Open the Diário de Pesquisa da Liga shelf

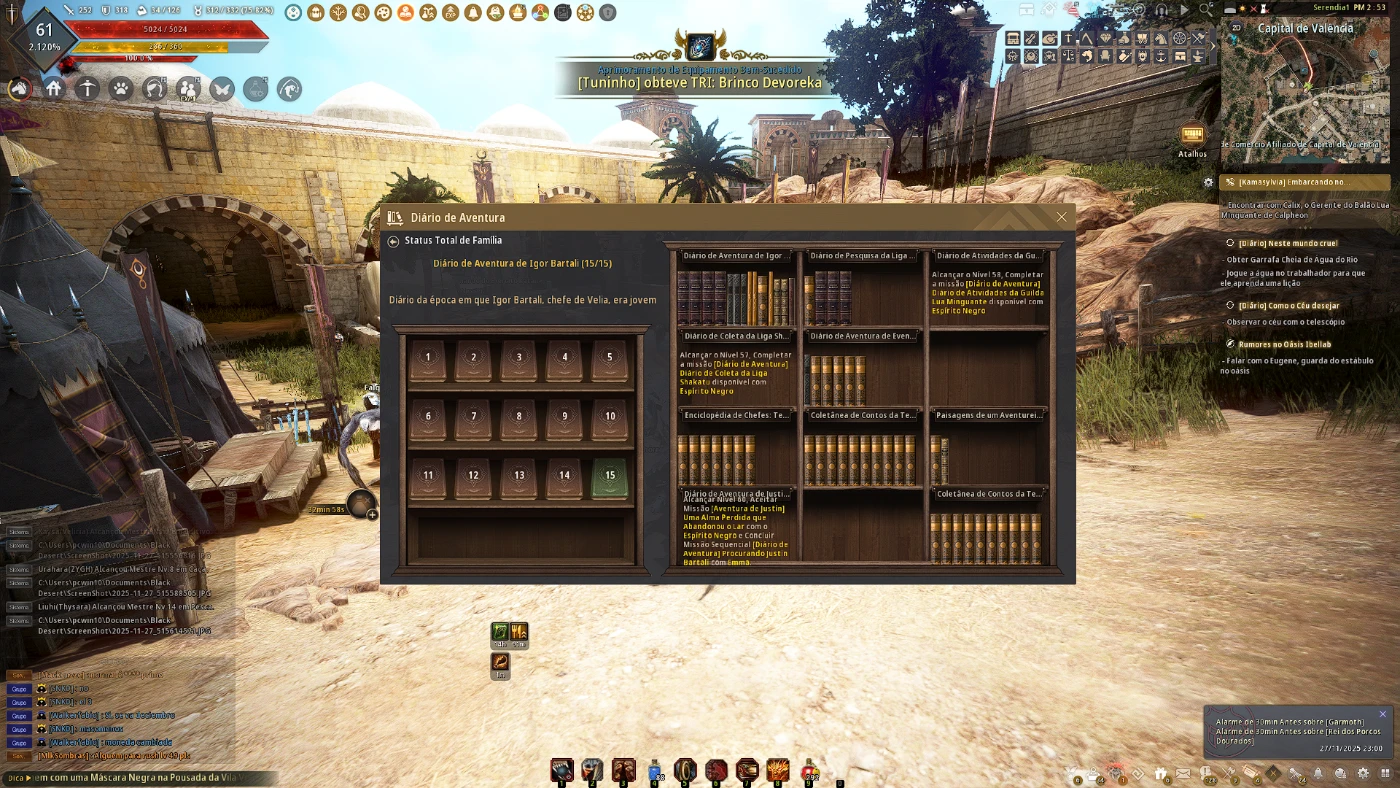[x=863, y=289]
